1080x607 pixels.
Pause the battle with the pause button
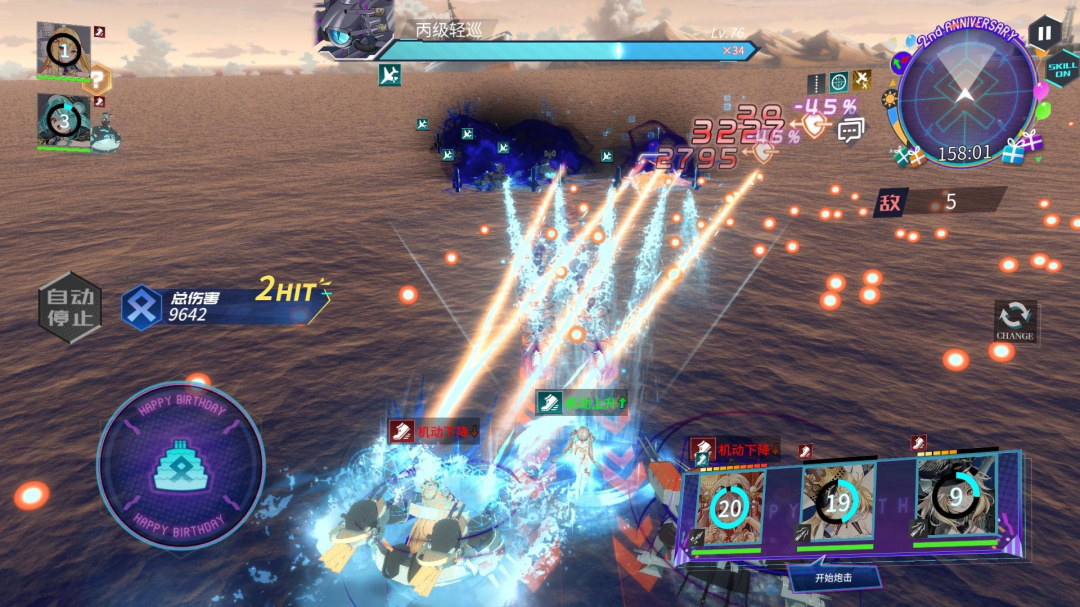(1044, 33)
